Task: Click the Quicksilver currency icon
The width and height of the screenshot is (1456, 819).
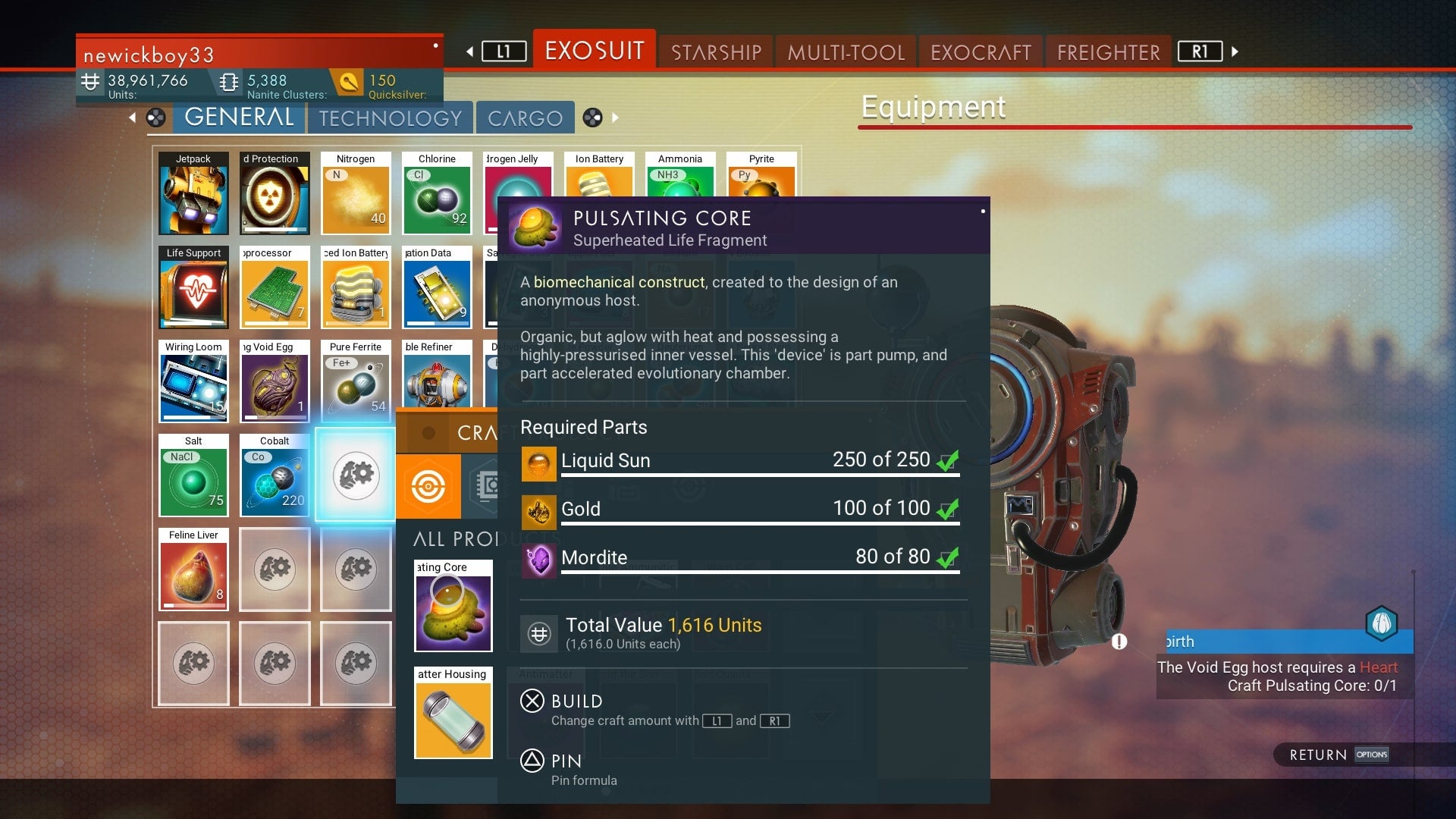Action: [349, 81]
